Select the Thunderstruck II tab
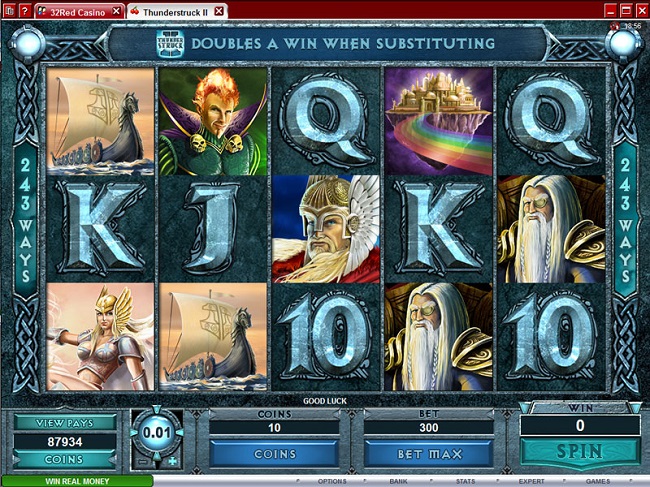Image resolution: width=650 pixels, height=487 pixels. pyautogui.click(x=170, y=10)
